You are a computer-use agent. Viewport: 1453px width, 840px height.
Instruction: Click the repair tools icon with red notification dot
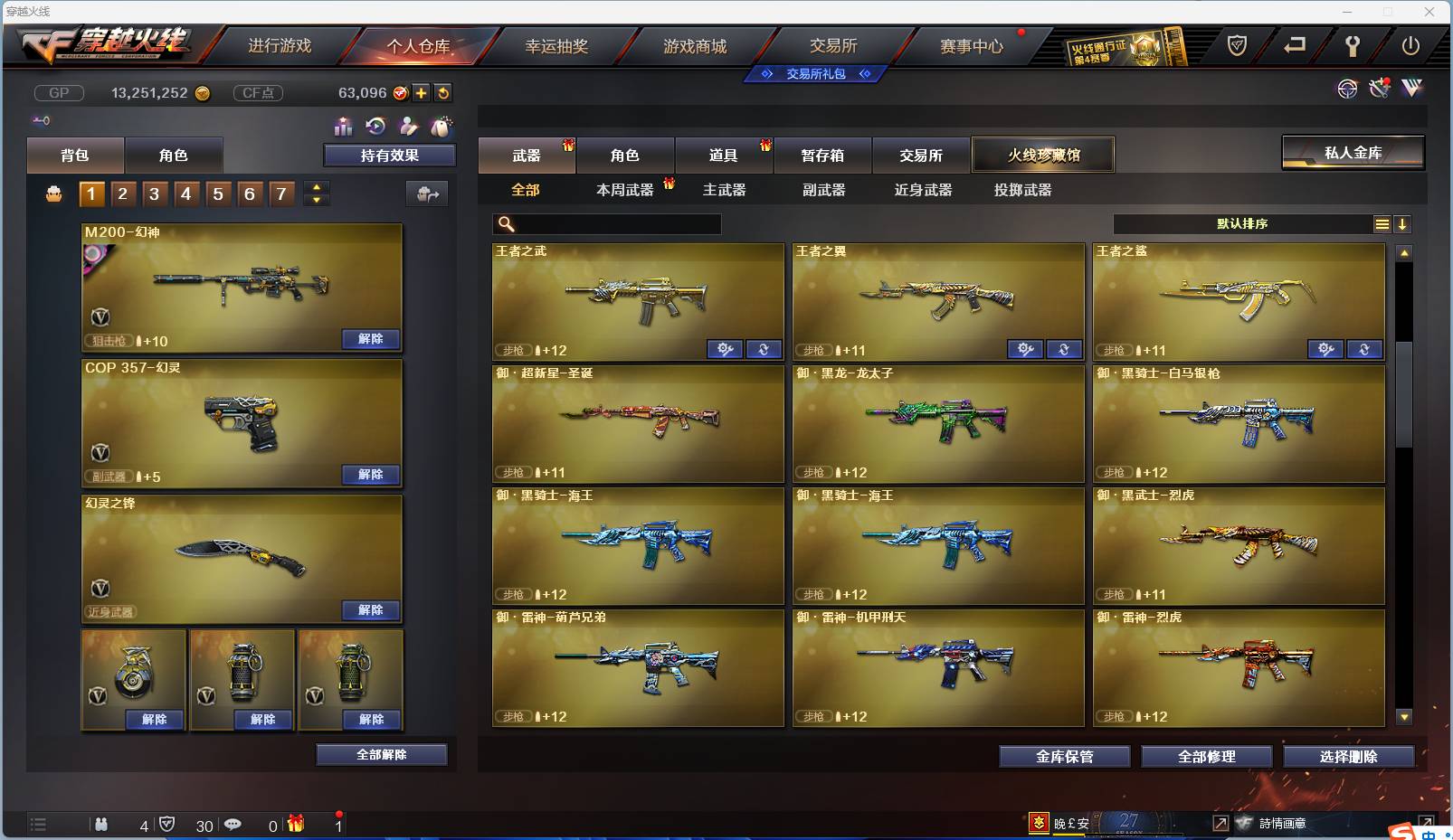(1379, 88)
